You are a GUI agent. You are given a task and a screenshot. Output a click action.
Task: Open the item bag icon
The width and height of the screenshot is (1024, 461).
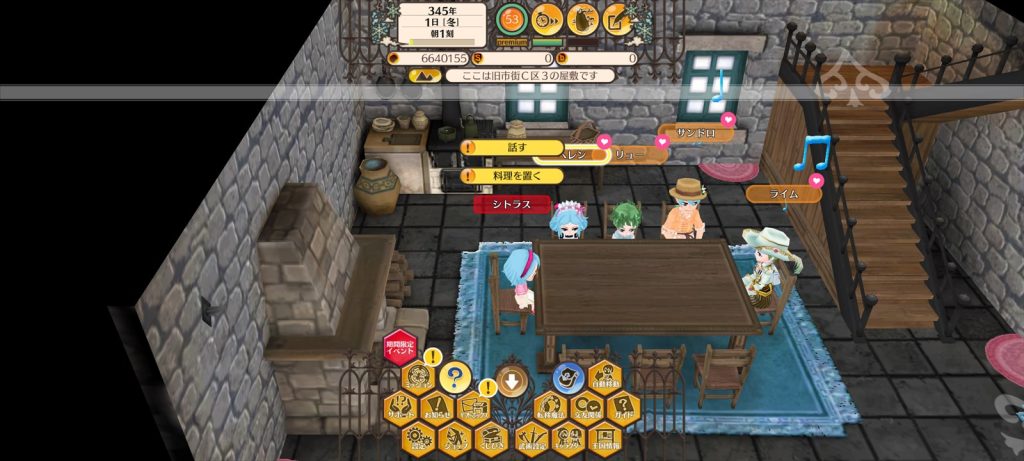pos(583,19)
